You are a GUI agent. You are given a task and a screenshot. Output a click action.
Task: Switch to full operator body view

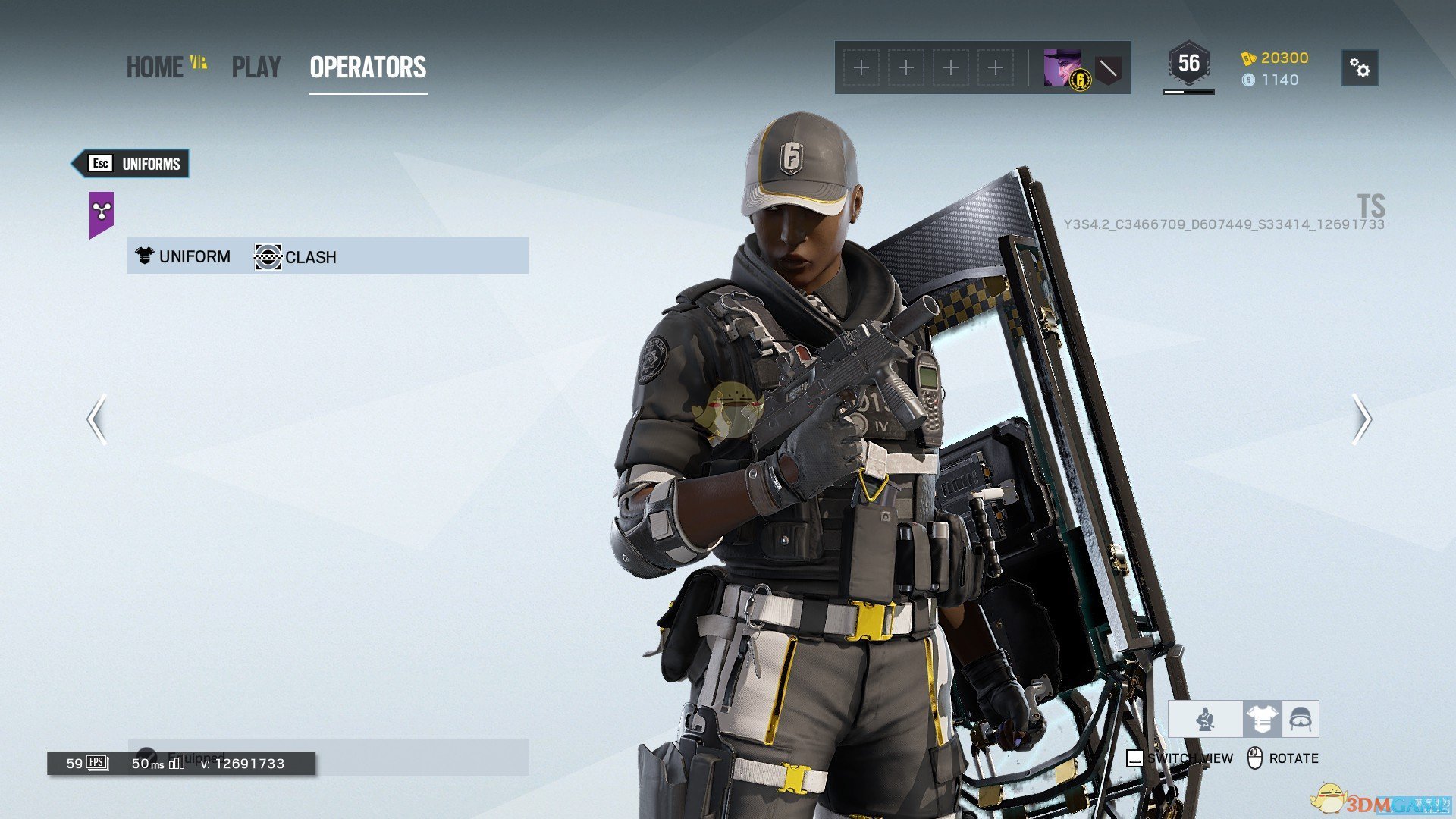pyautogui.click(x=1205, y=719)
